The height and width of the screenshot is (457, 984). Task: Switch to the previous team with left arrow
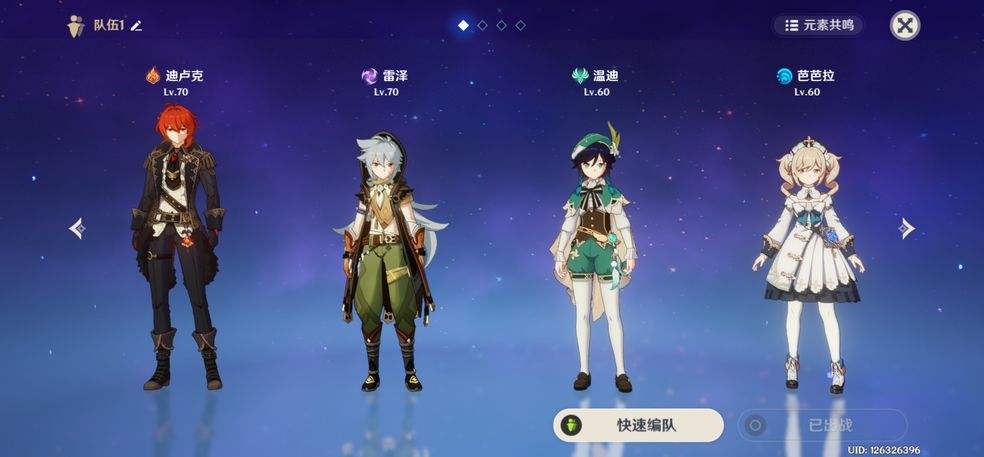coord(77,229)
